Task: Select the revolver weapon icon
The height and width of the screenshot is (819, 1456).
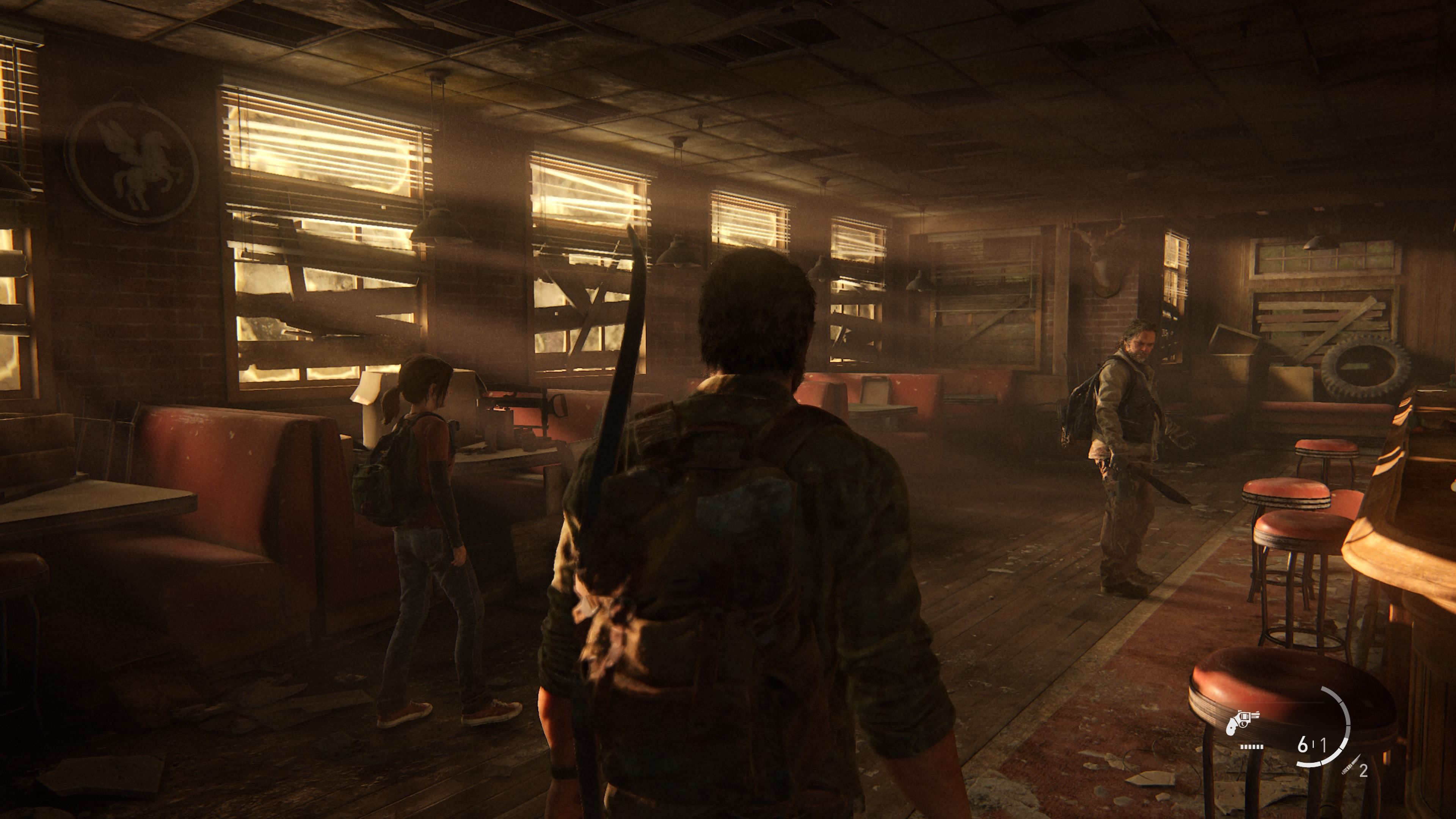Action: tap(1243, 721)
